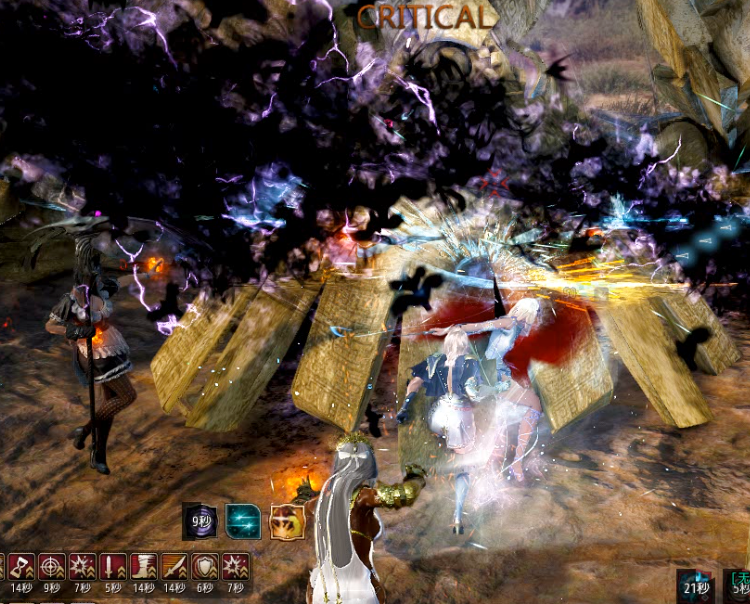
Task: Select the shield defense buff icon
Action: click(x=205, y=569)
